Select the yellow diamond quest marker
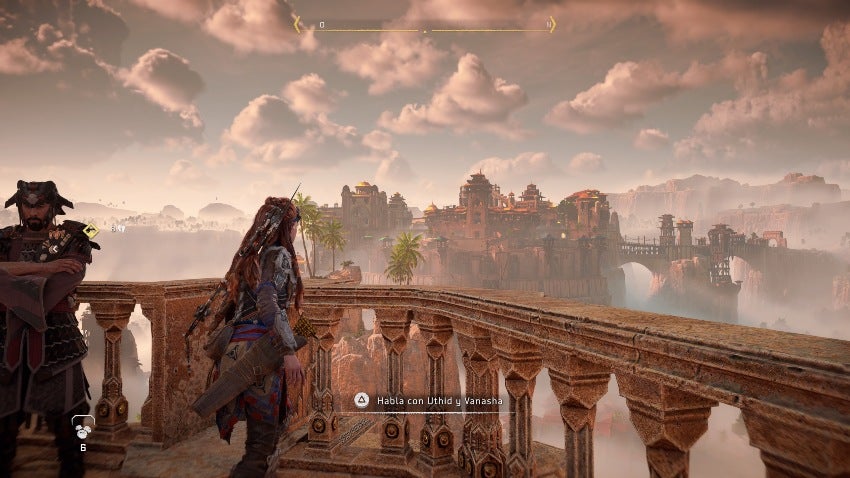 click(91, 231)
